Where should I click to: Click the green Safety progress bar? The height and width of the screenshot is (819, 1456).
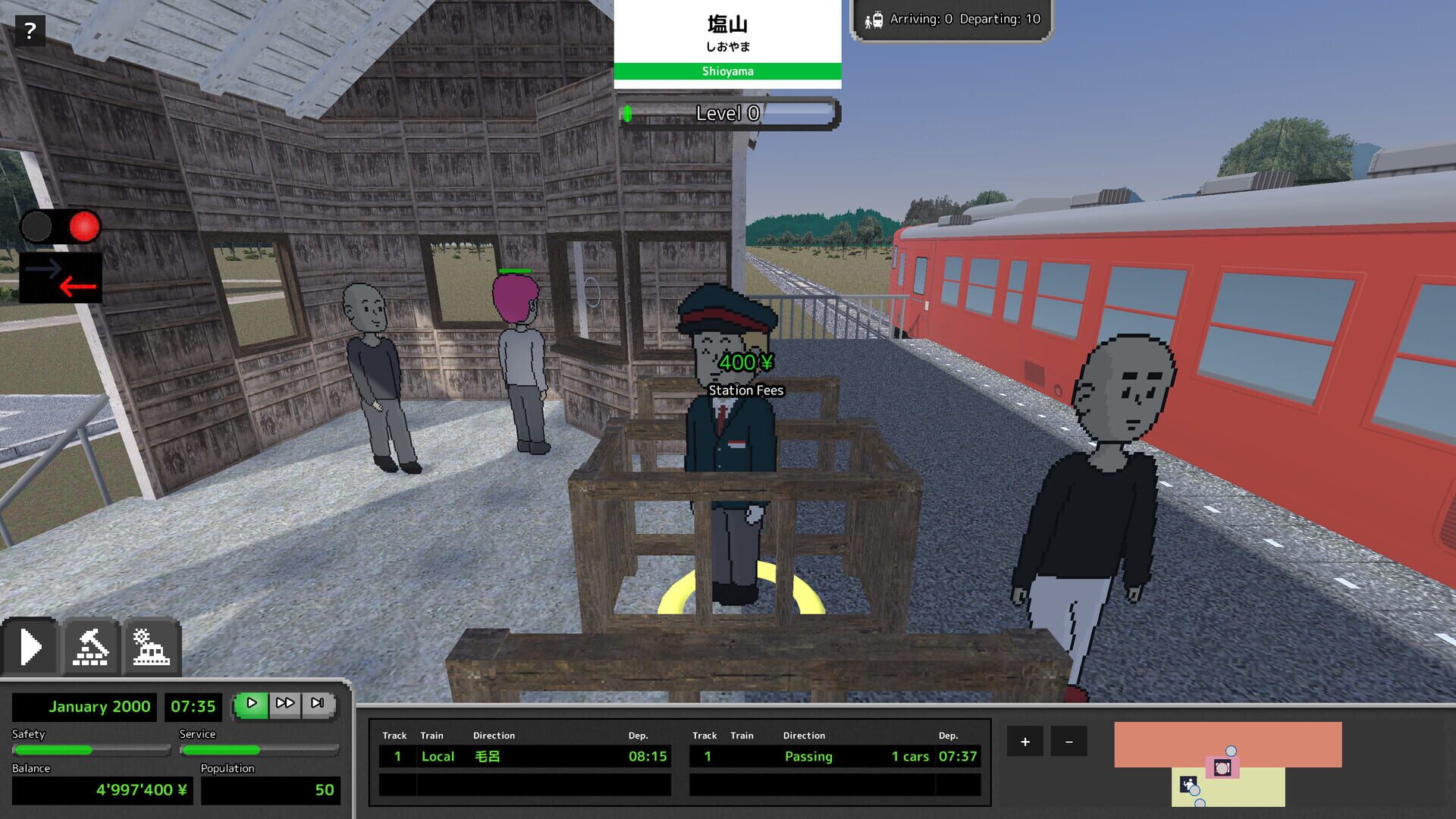(x=91, y=749)
